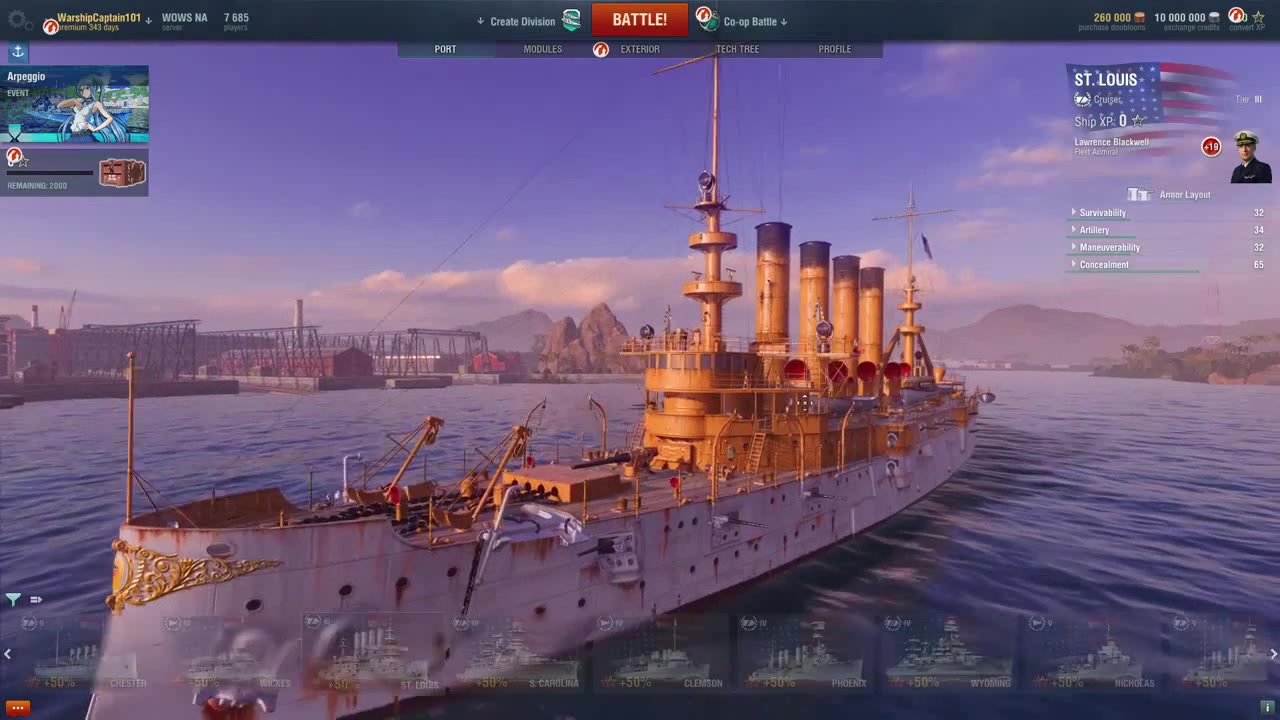This screenshot has width=1280, height=720.
Task: Open the Arpeggio event banner
Action: click(x=75, y=104)
